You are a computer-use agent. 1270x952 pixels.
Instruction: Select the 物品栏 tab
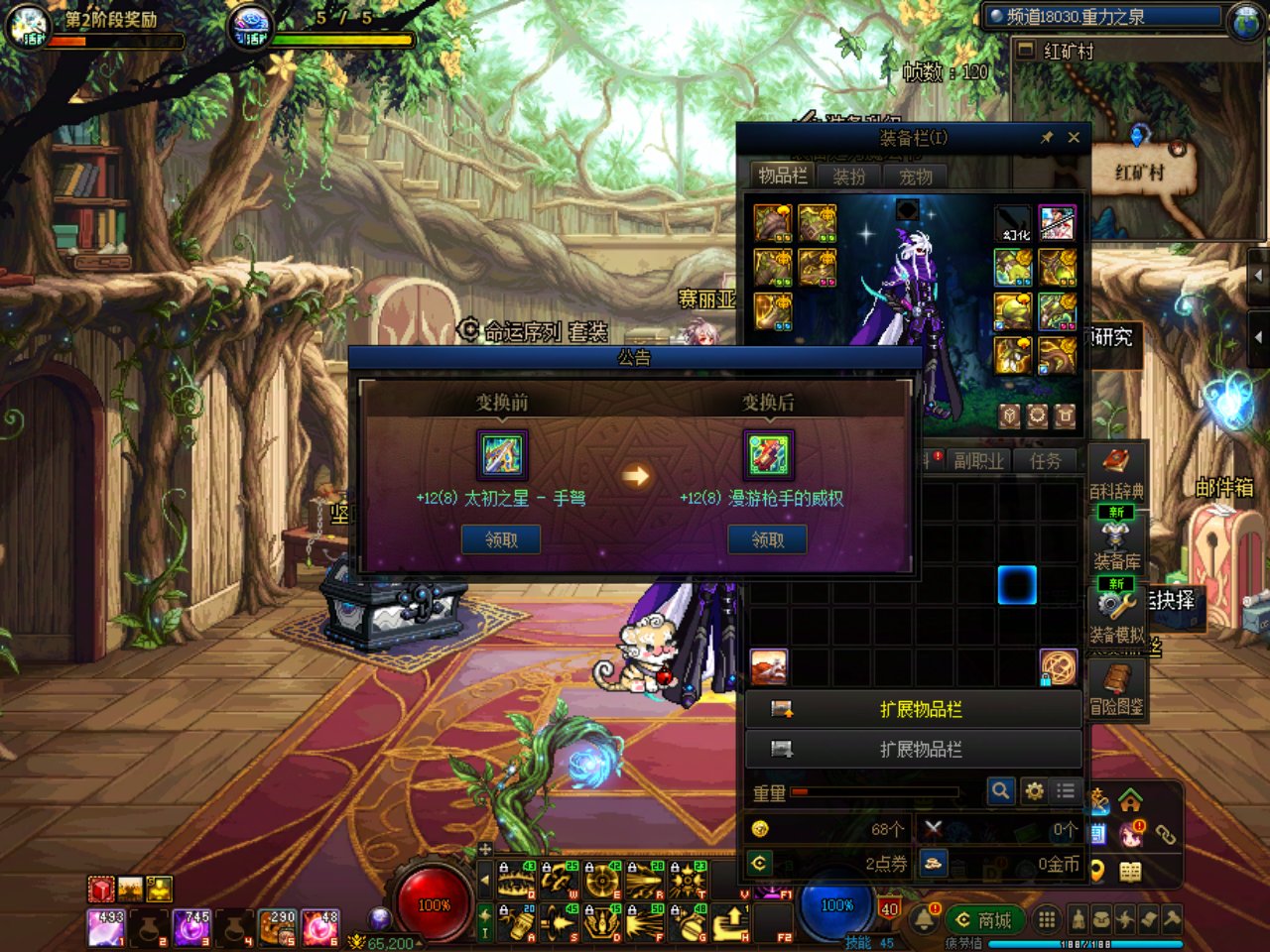click(x=783, y=176)
